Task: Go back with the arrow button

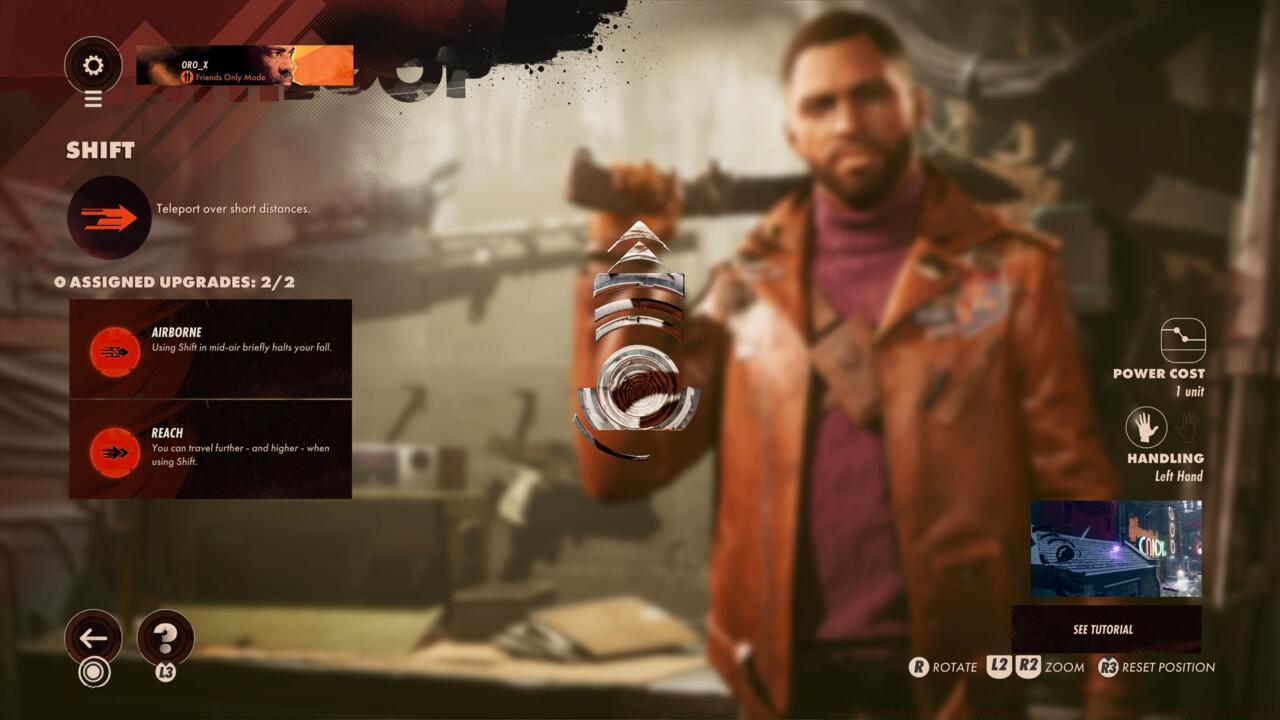Action: tap(93, 638)
